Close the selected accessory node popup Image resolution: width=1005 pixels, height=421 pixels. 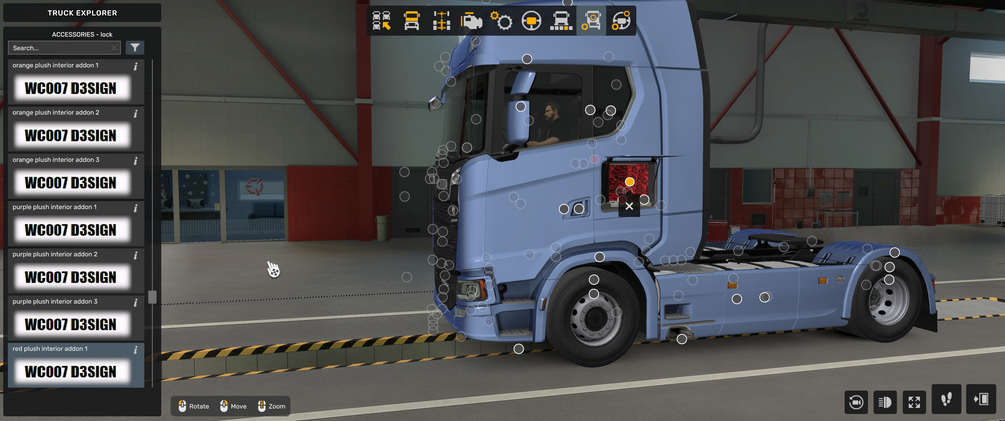tap(629, 206)
